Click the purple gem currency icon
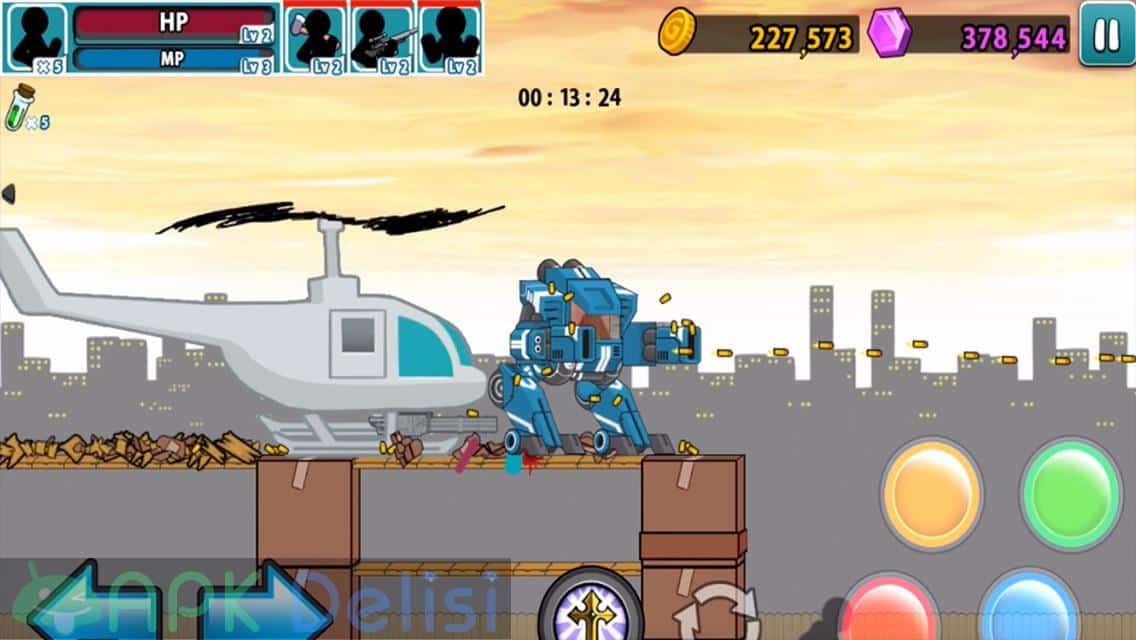 click(x=888, y=32)
